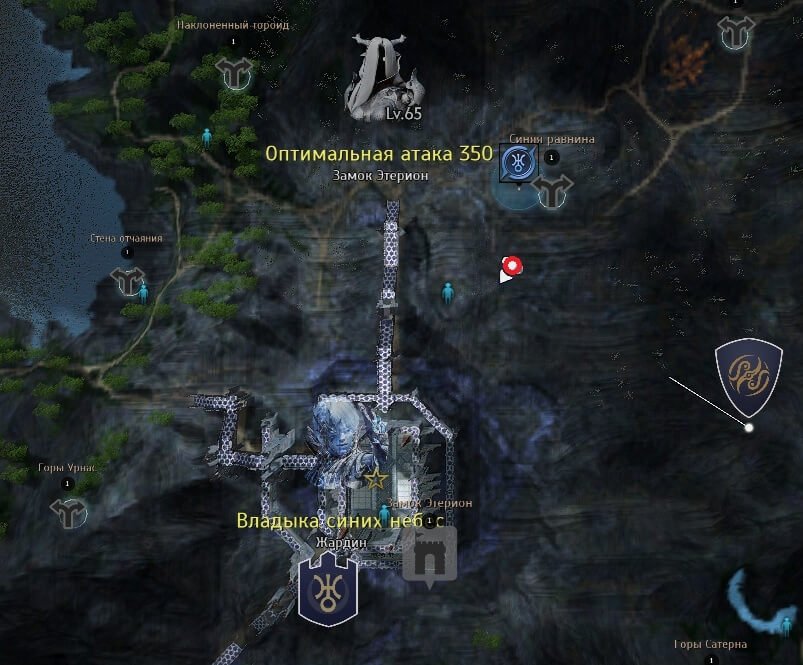Select the gray castle tower icon

(x=430, y=553)
